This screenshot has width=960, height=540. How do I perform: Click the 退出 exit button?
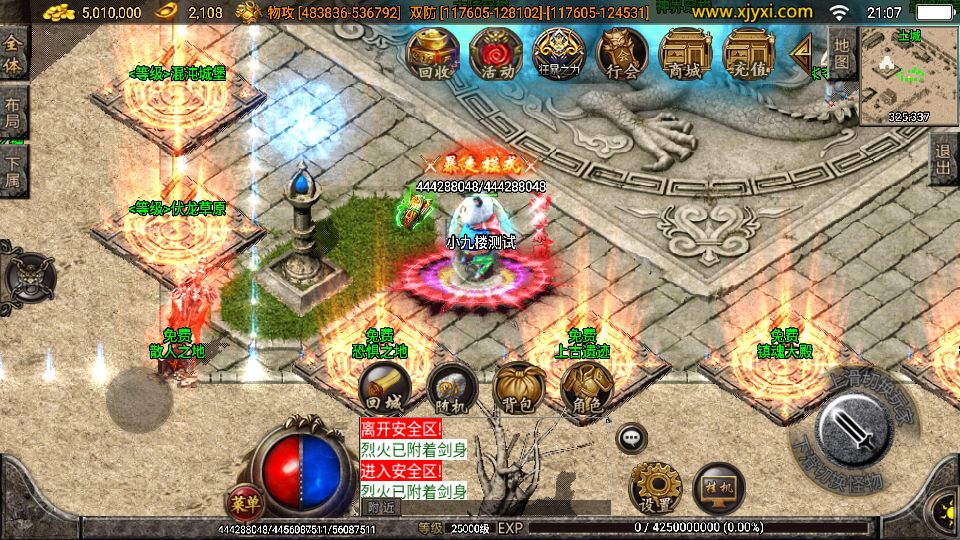[x=942, y=159]
